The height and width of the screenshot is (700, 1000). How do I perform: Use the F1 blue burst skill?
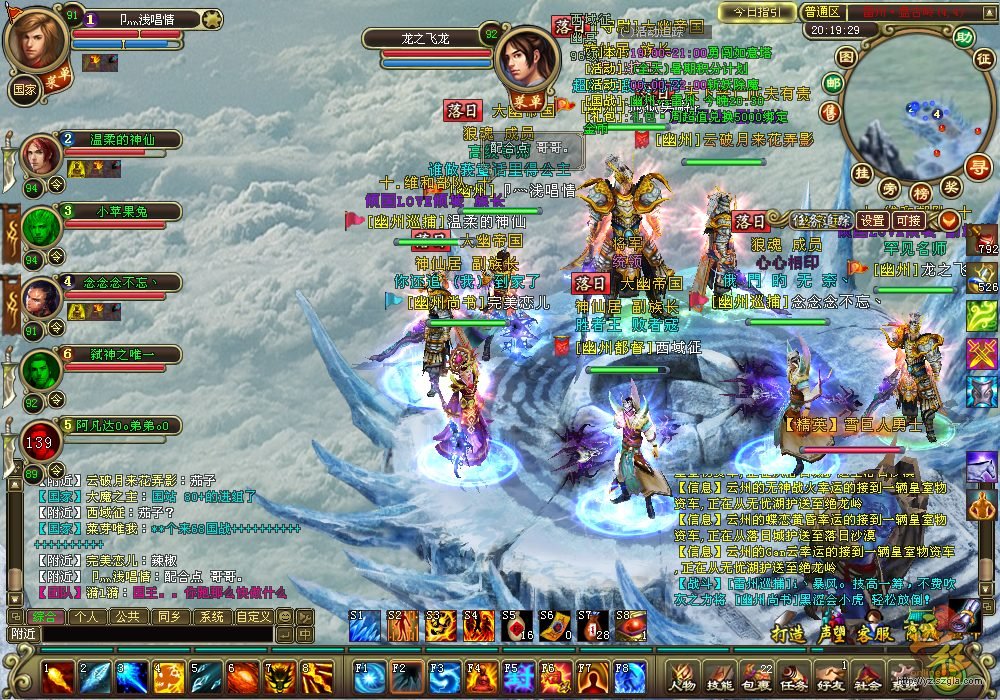click(x=369, y=677)
